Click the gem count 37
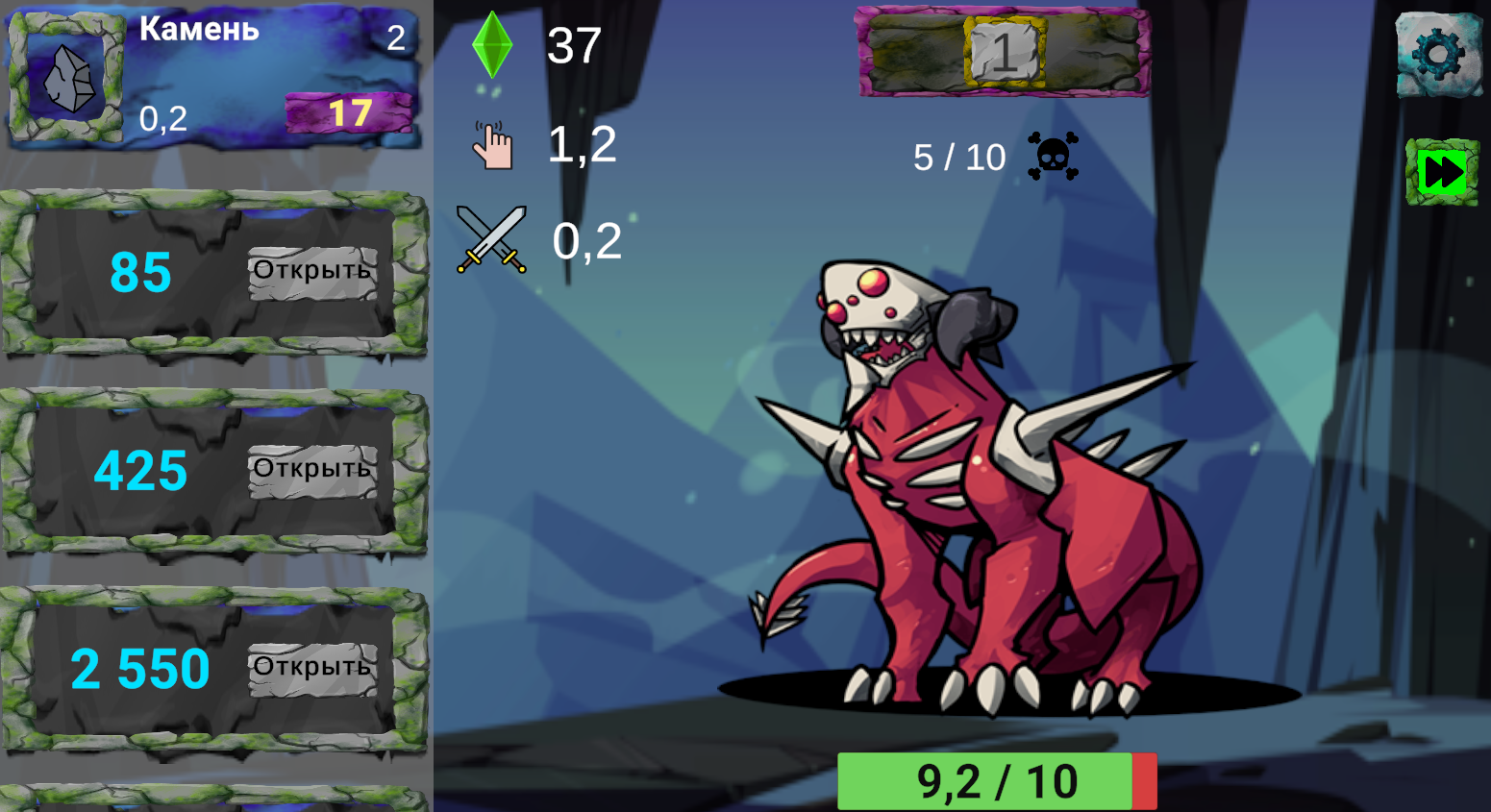The height and width of the screenshot is (812, 1491). tap(574, 46)
